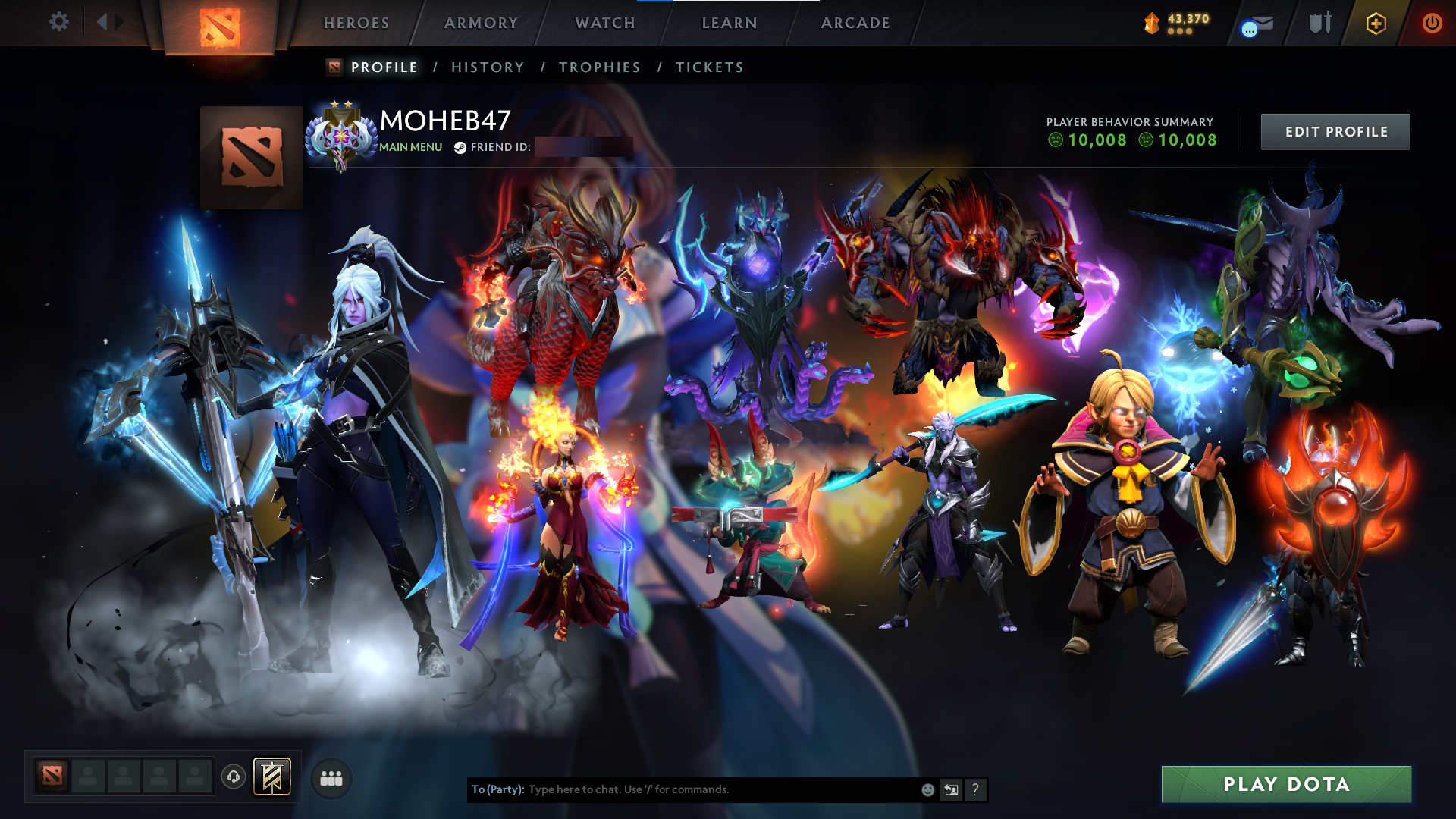The height and width of the screenshot is (819, 1456).
Task: Expand the back navigation arrows beside settings
Action: click(x=108, y=21)
